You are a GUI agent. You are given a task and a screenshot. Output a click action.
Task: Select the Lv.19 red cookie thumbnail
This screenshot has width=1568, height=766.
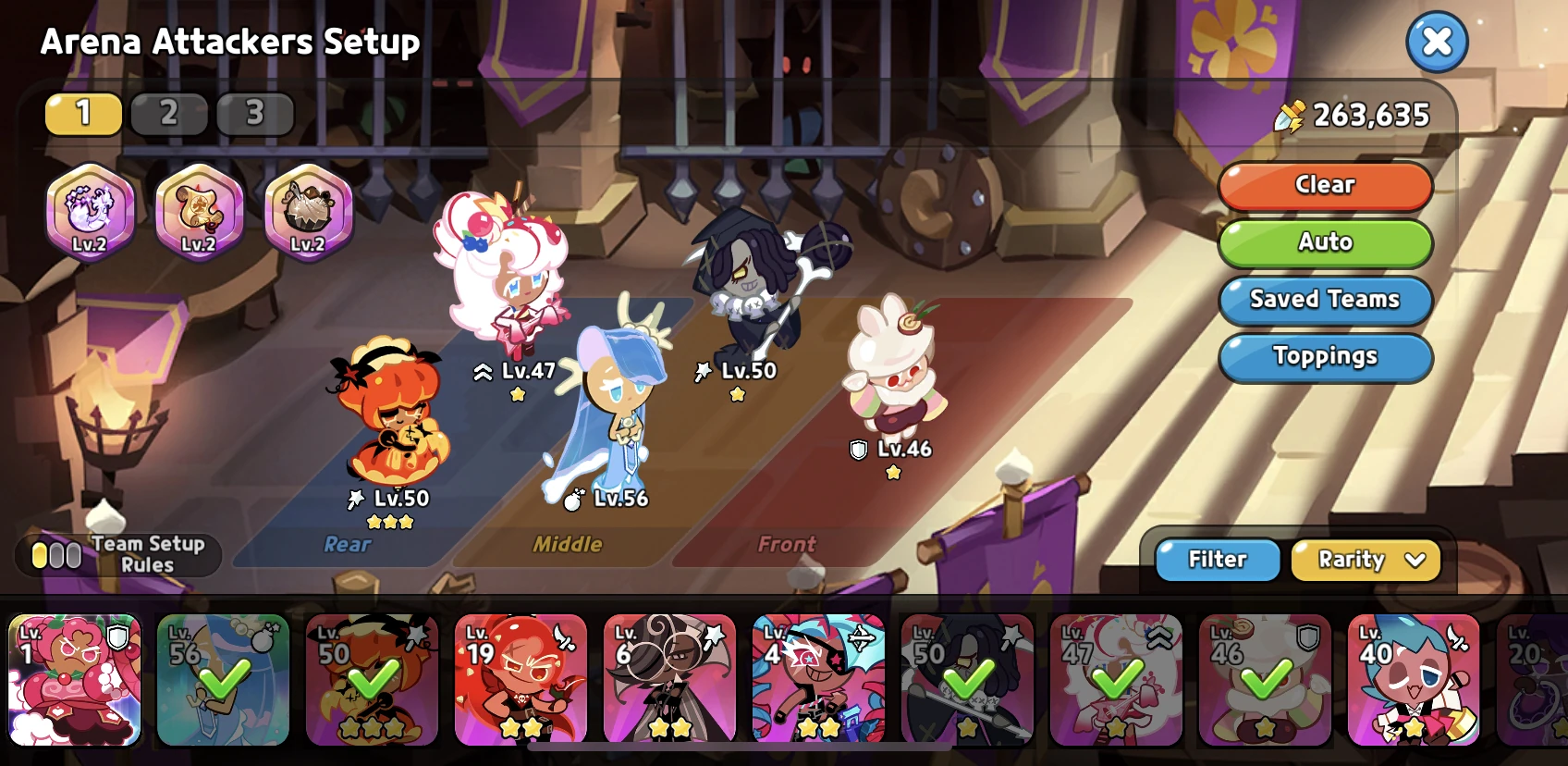click(521, 681)
